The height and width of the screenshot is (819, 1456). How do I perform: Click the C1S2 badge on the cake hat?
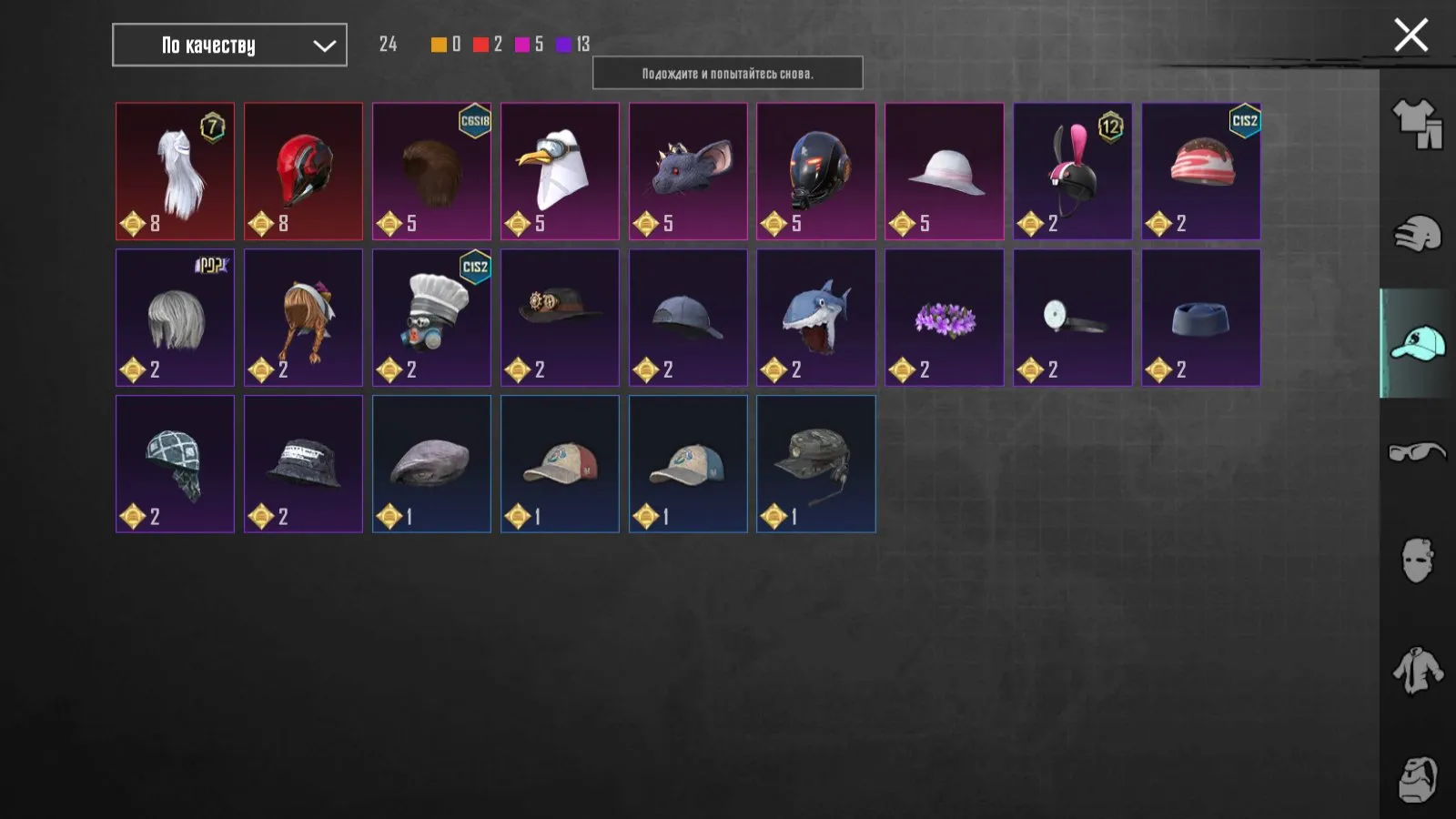pos(1246,119)
